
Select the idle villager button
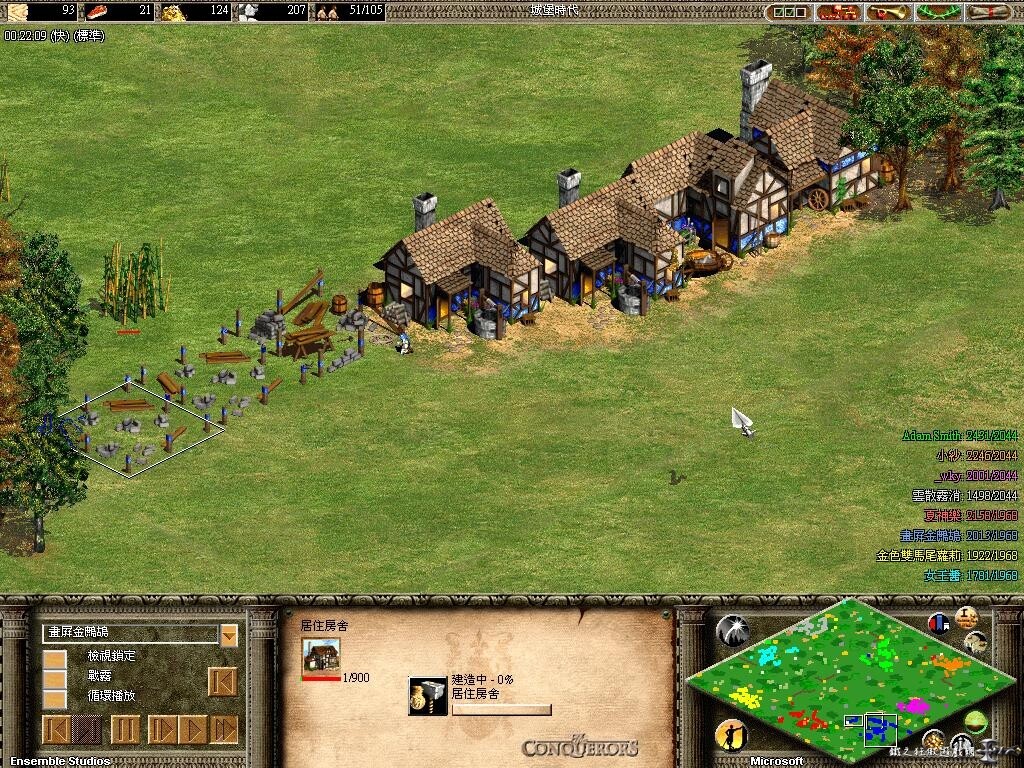coord(732,735)
